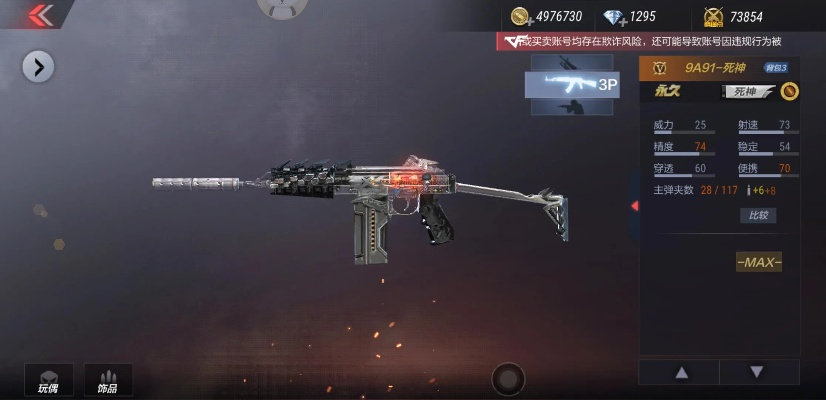Open the 死神 skin selector
Viewport: 826px width, 400px height.
click(747, 92)
